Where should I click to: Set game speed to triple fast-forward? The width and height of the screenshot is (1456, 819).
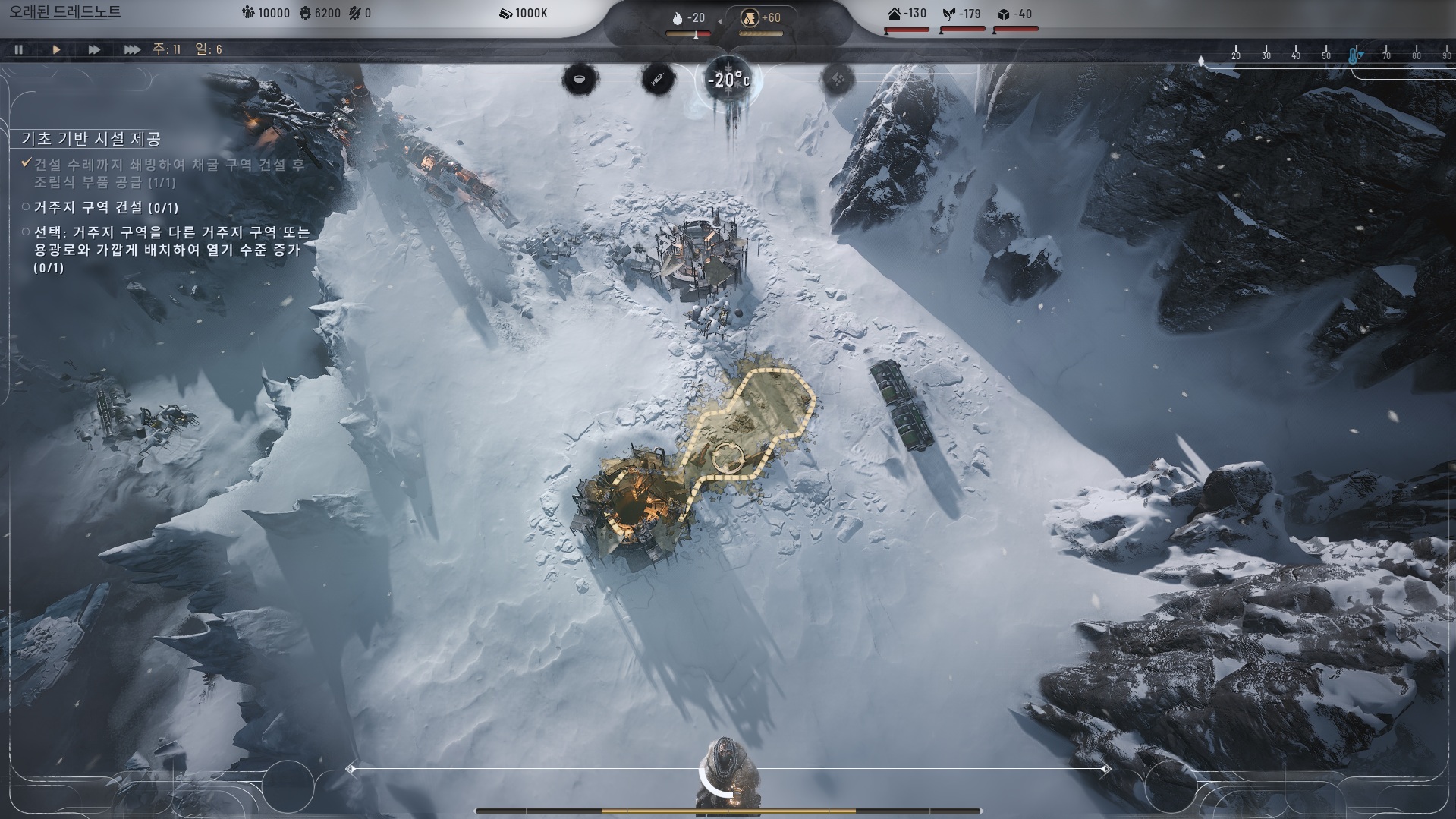coord(132,49)
